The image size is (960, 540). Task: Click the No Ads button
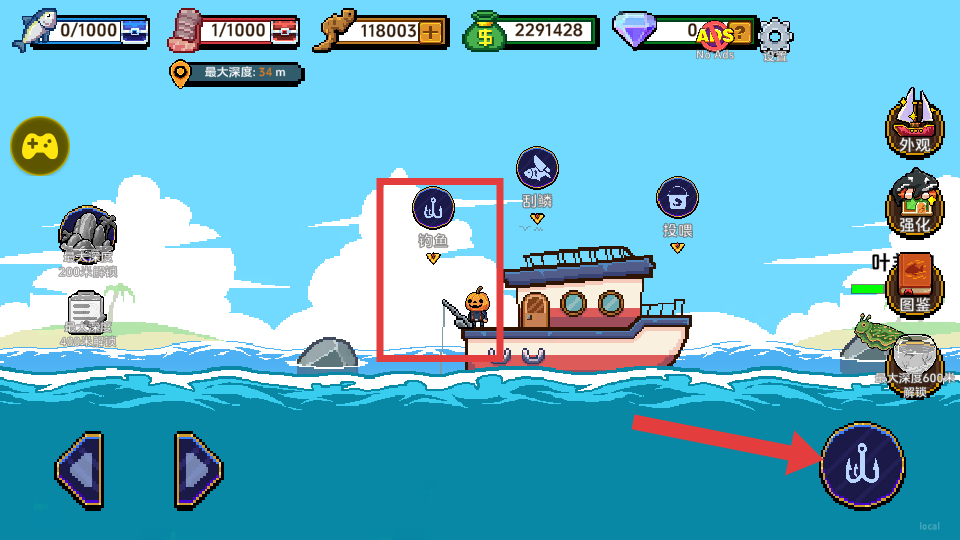(715, 38)
